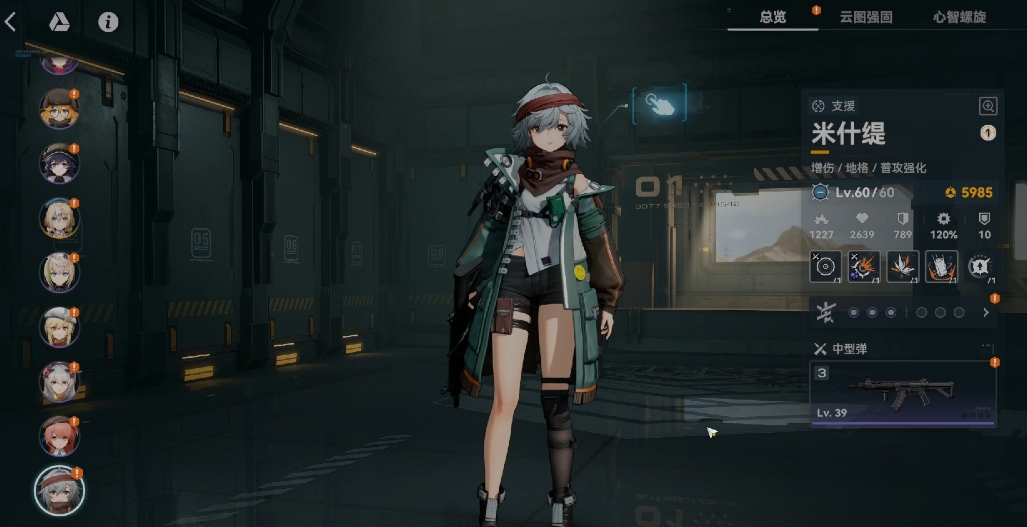Select the round upward-arrow skill icon
The height and width of the screenshot is (527, 1027).
[x=979, y=267]
